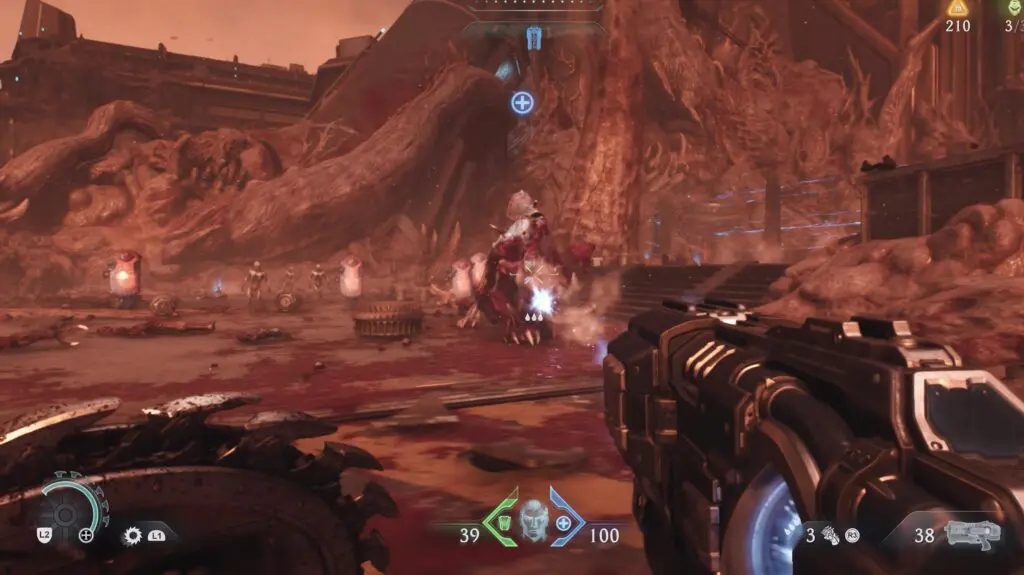This screenshot has height=575, width=1024.
Task: Activate the spiked gear ability icon
Action: 131,535
